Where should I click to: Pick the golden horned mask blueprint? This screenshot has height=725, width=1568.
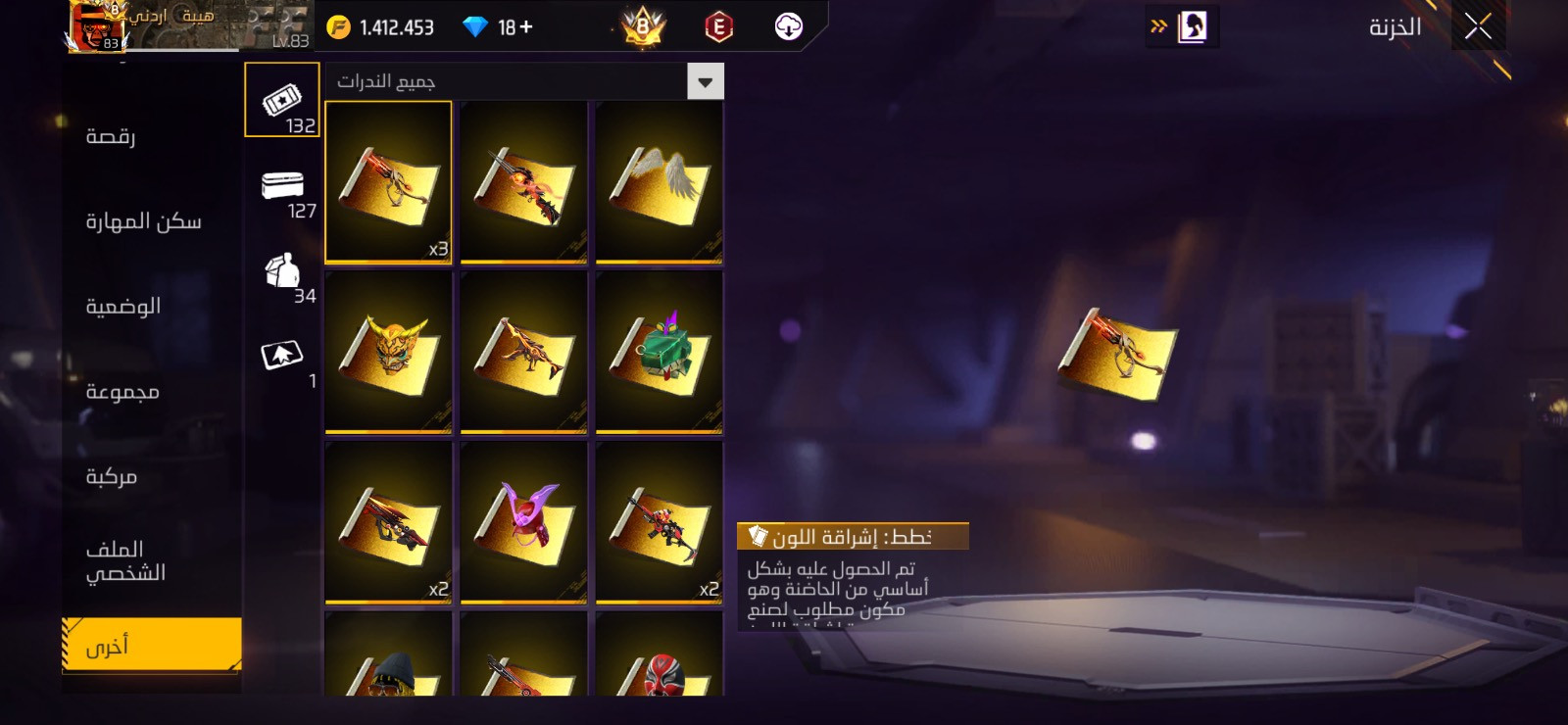(x=388, y=353)
